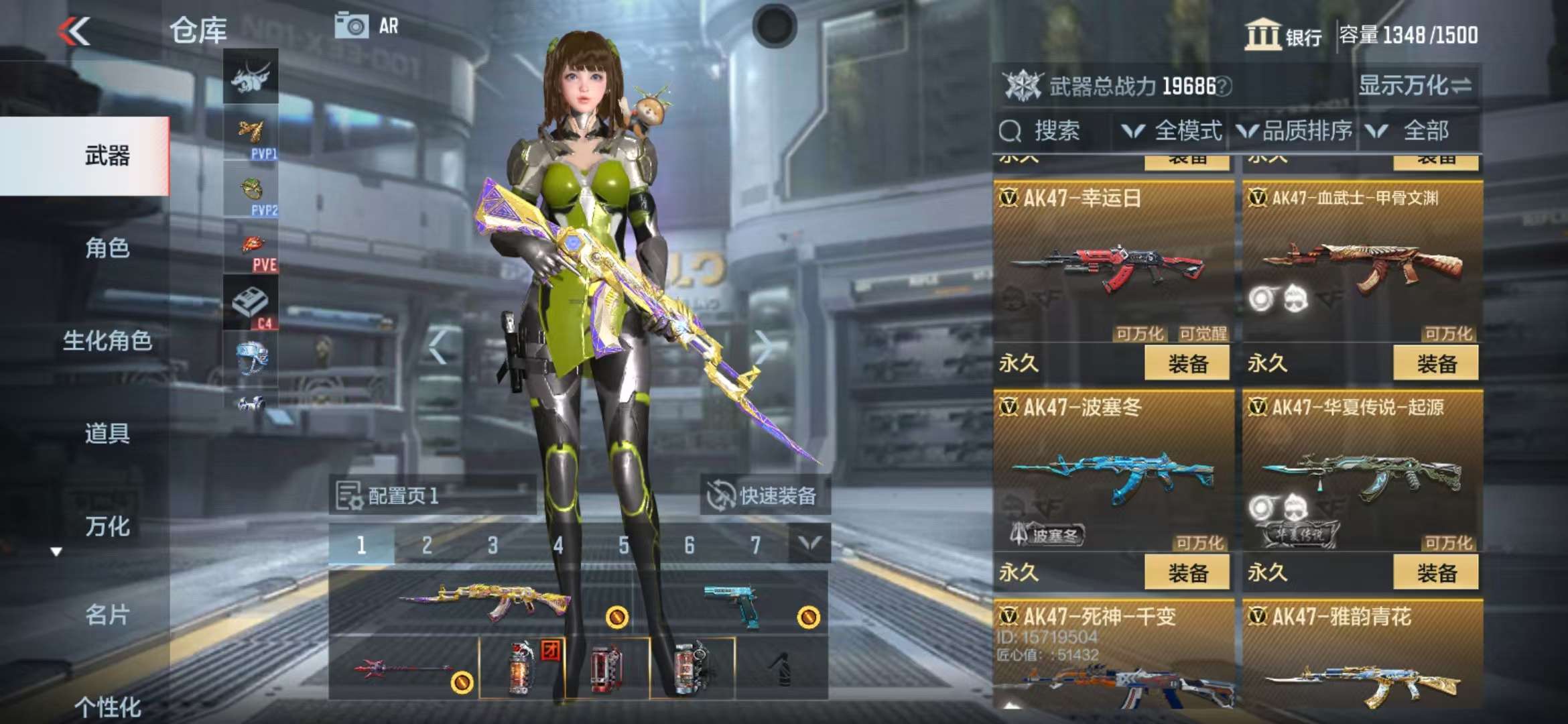Equip the AK47-幸运日 weapon
Image resolution: width=1568 pixels, height=724 pixels.
(x=1187, y=364)
